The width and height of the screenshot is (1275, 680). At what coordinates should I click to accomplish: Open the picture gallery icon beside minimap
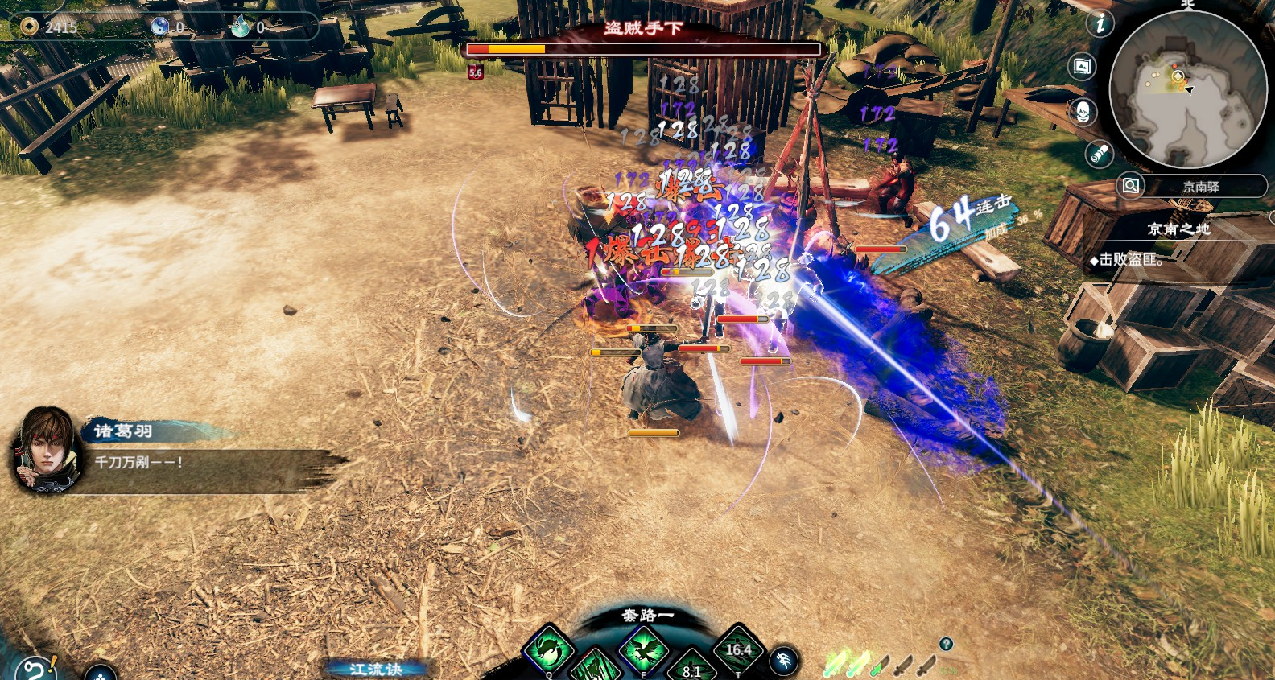point(1080,67)
